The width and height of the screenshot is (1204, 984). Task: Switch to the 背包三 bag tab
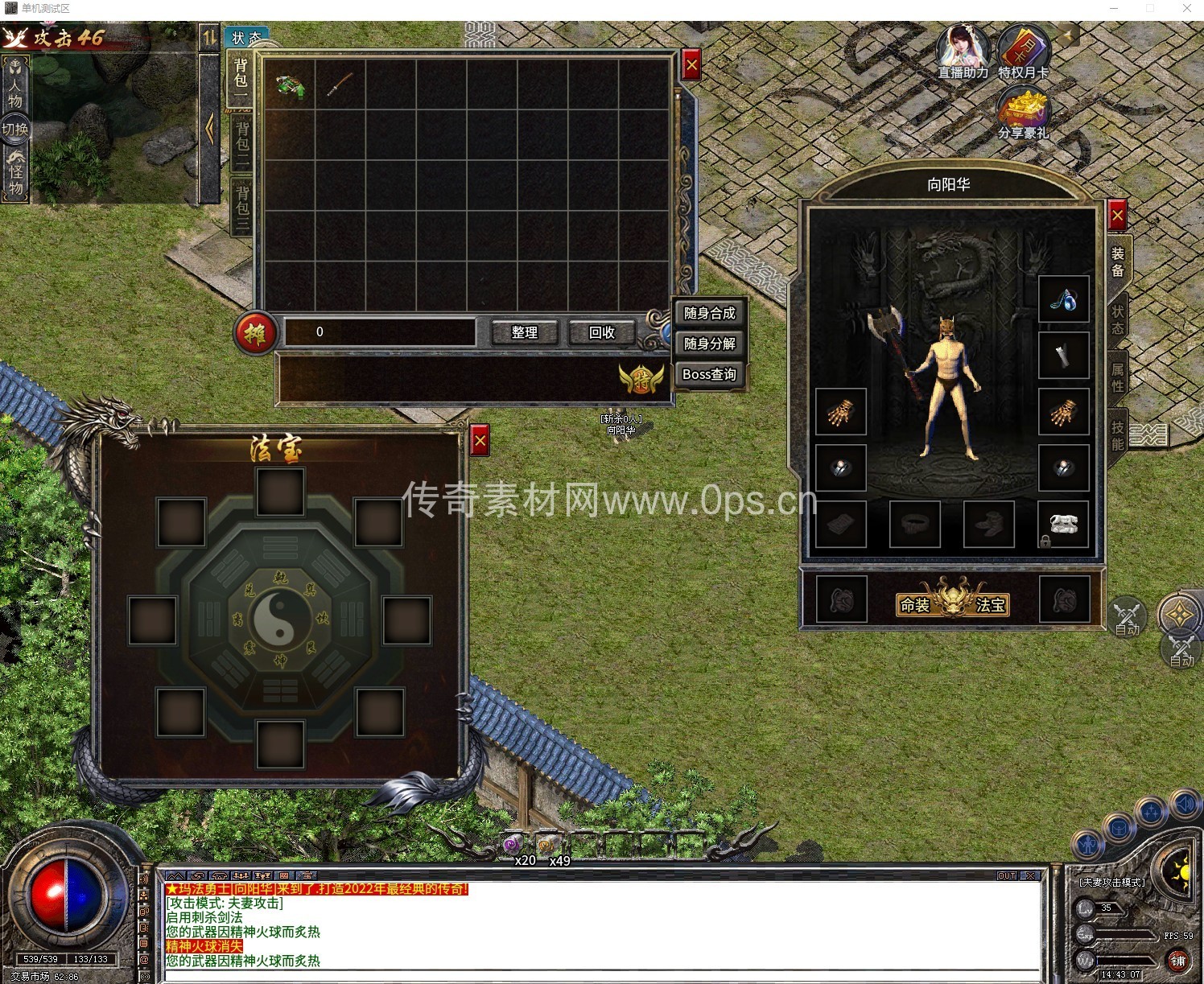241,208
